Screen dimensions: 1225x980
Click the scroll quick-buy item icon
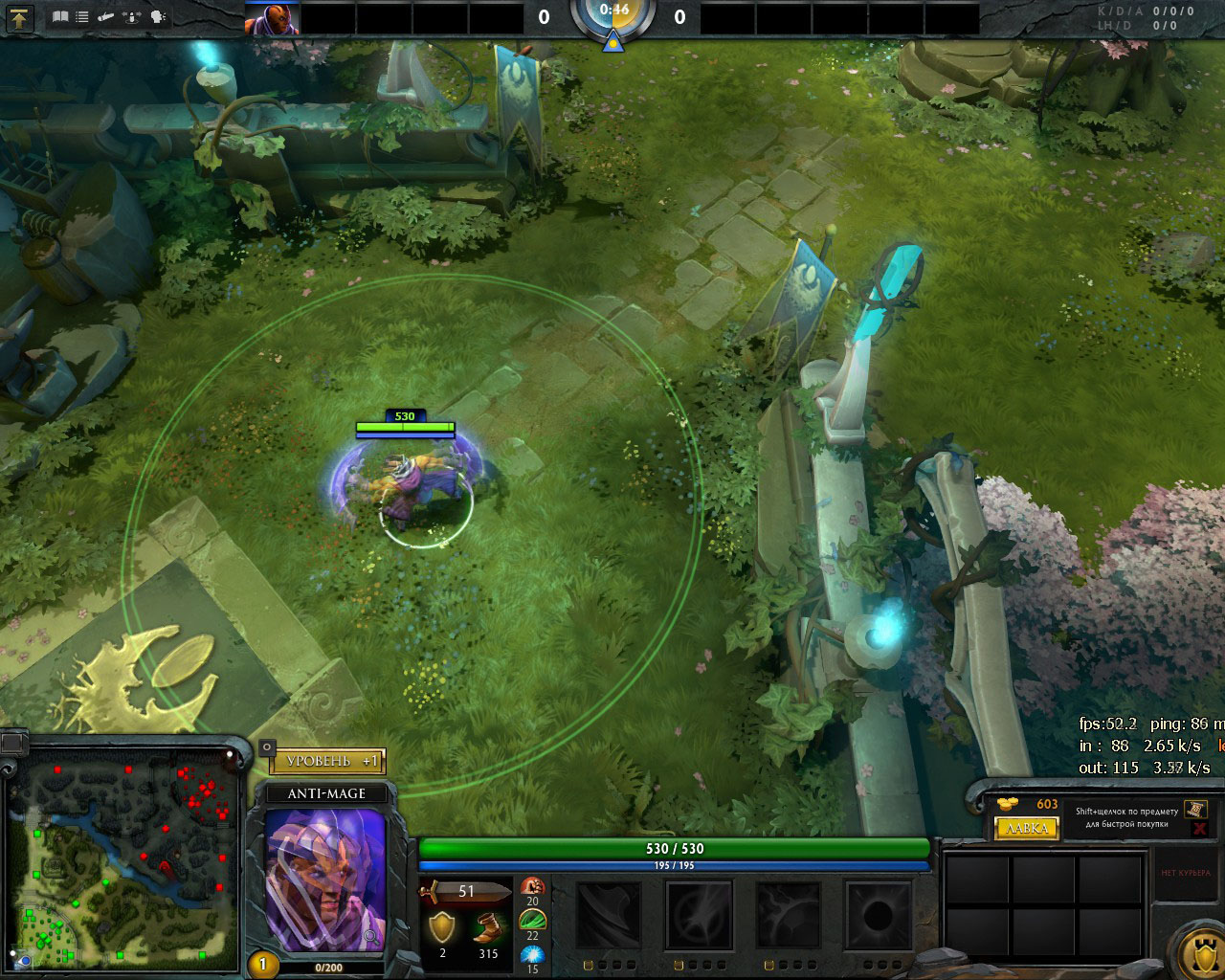click(x=1193, y=810)
